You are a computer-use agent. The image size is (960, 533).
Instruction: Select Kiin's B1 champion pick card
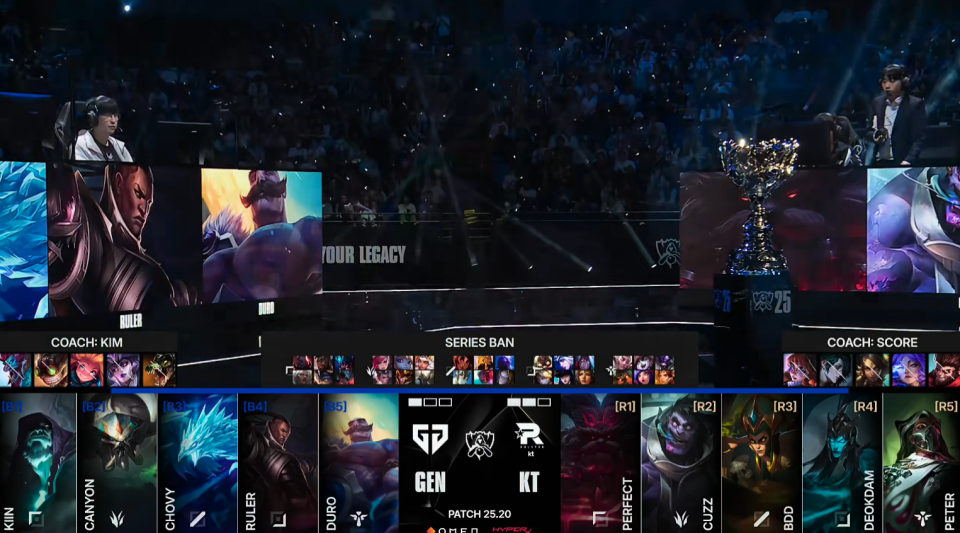38,462
